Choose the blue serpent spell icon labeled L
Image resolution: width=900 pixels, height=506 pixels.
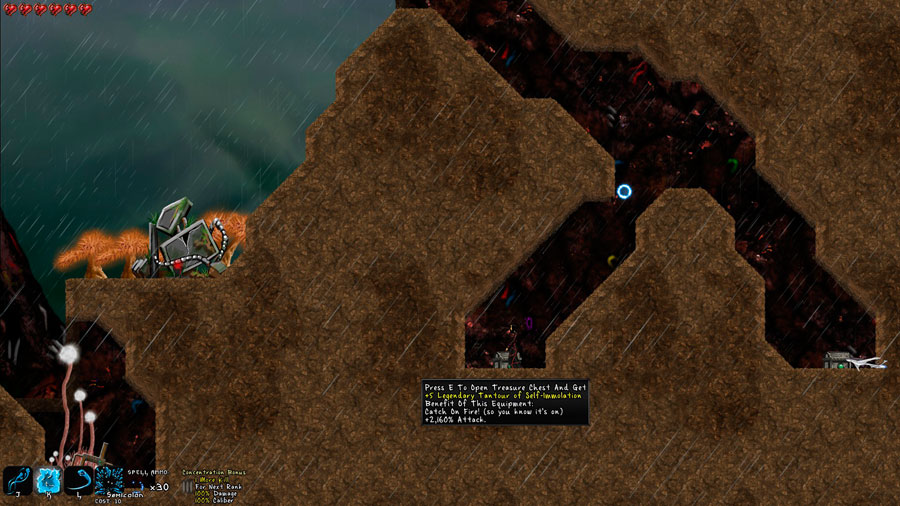click(79, 481)
